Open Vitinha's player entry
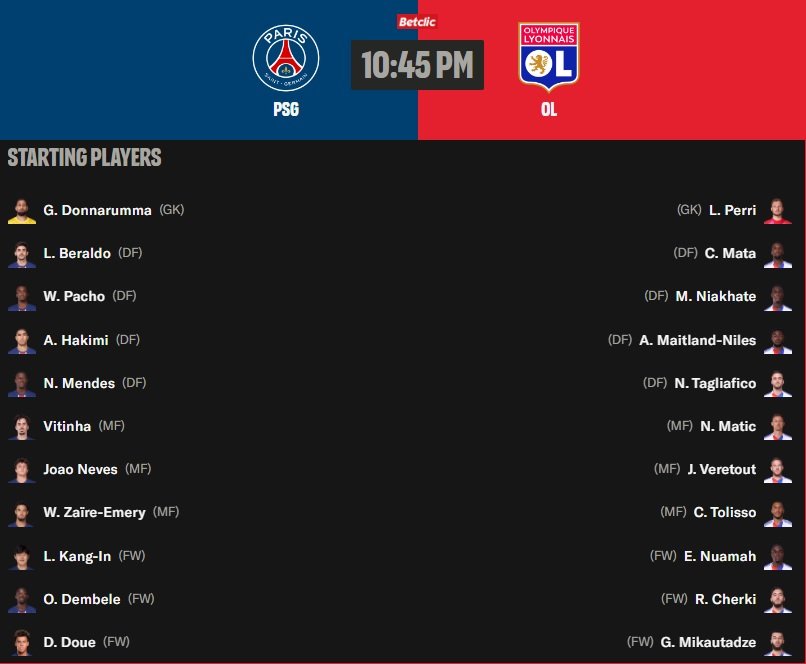The image size is (806, 664). [x=68, y=426]
